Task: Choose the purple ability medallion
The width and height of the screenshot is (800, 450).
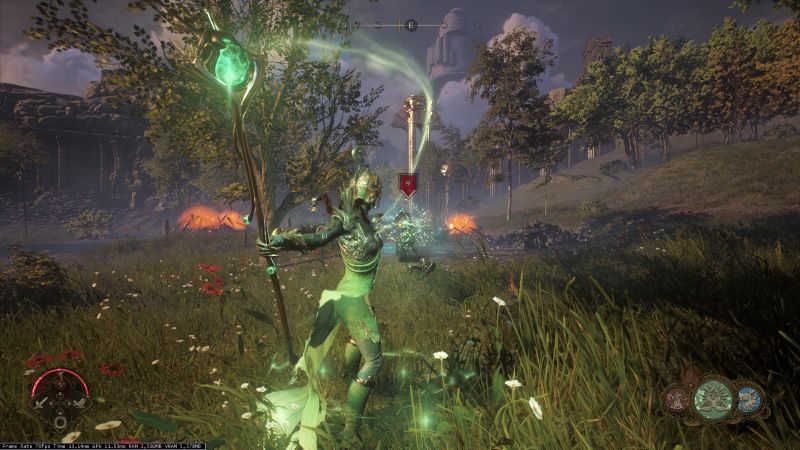Action: coord(678,400)
